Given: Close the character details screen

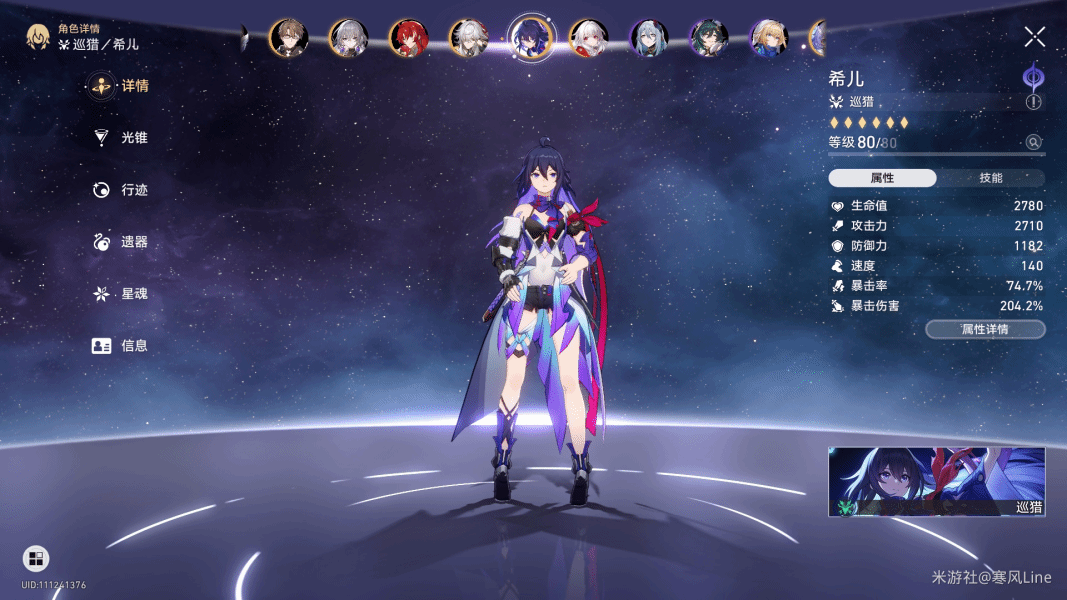Looking at the screenshot, I should click(1034, 38).
